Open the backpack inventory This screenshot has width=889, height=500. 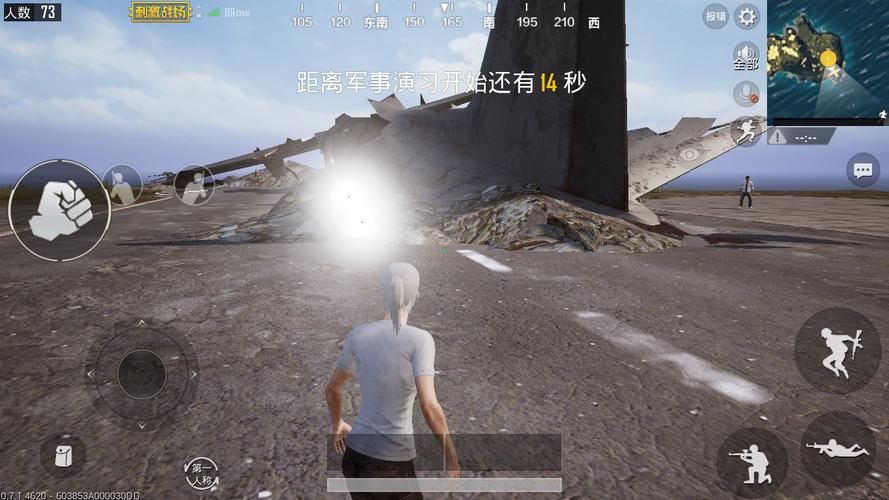62,456
